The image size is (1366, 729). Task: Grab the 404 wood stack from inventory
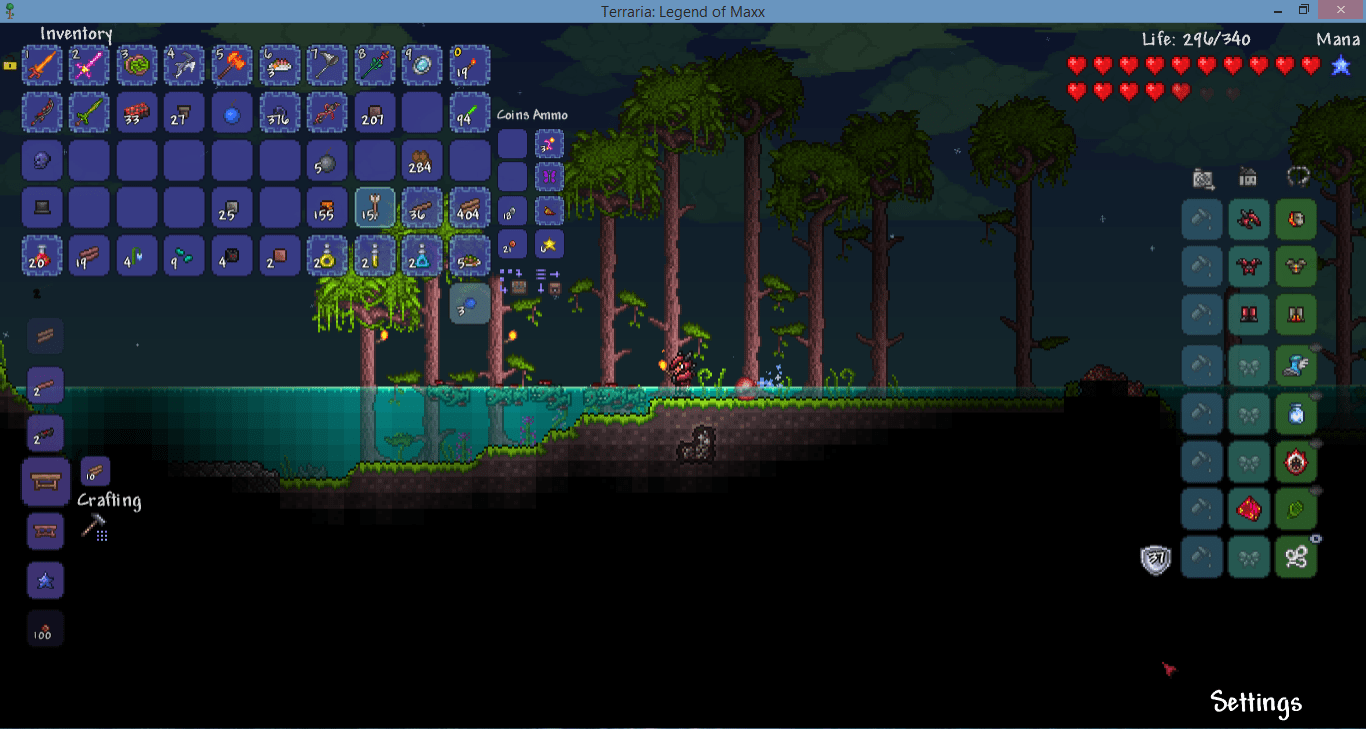pos(470,208)
